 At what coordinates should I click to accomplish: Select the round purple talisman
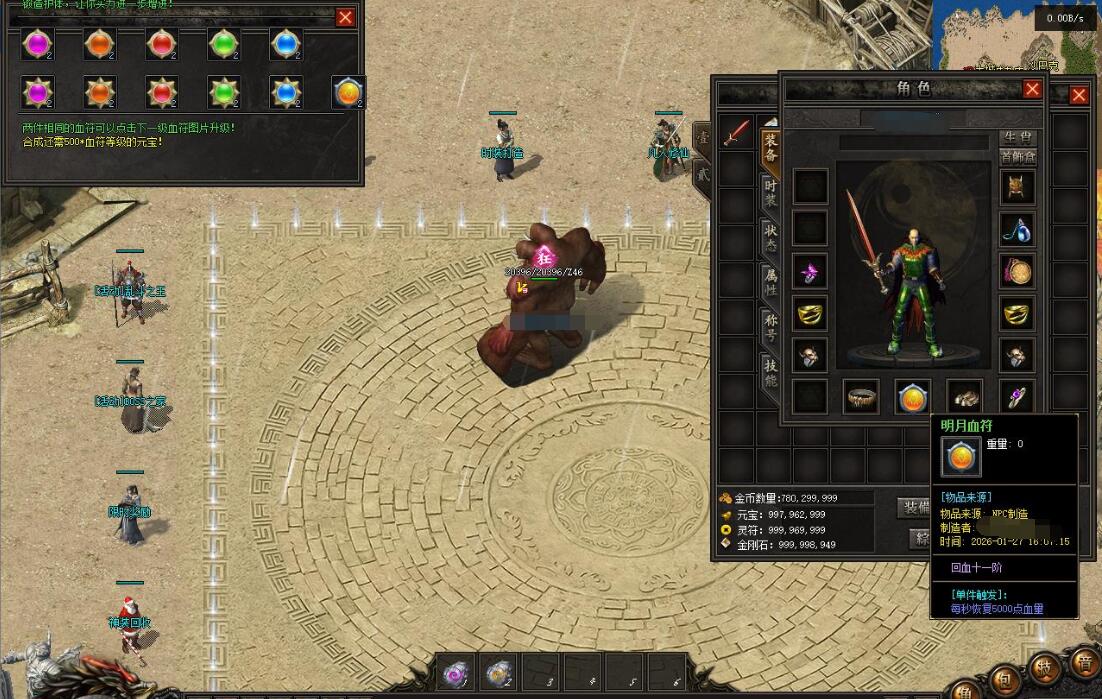coord(37,44)
